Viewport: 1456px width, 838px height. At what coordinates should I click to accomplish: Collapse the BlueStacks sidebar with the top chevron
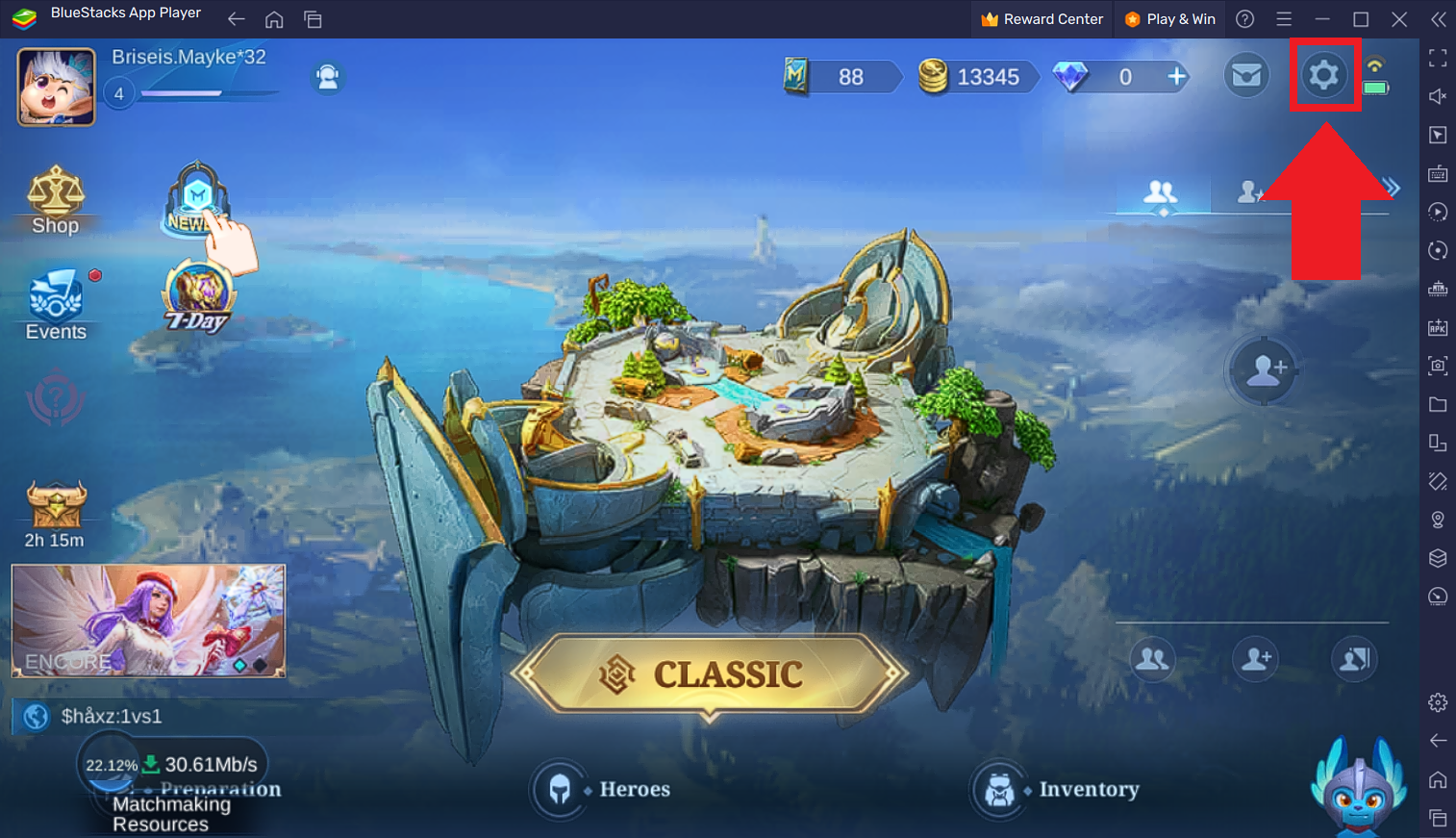[x=1439, y=18]
